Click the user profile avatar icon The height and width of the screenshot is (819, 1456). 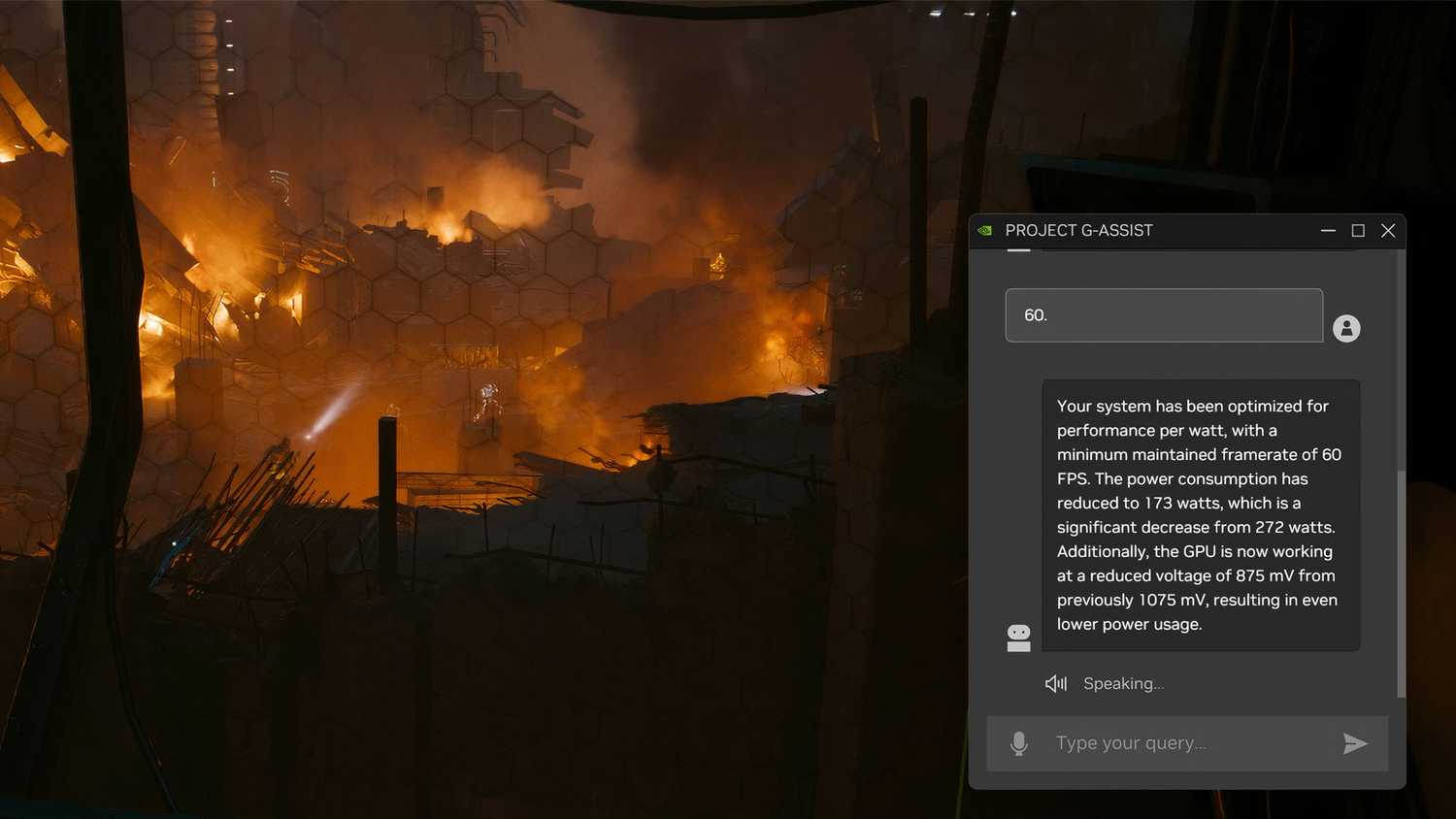[x=1347, y=327]
